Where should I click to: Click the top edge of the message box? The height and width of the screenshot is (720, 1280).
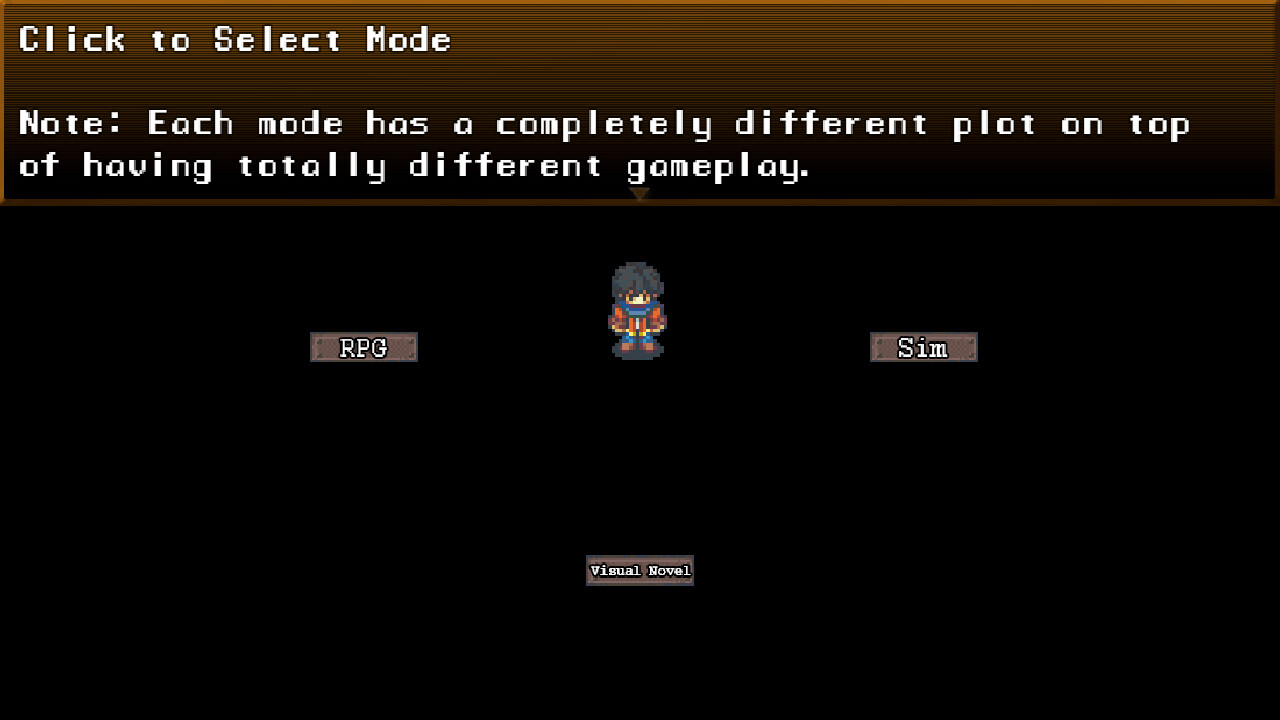tap(640, 5)
